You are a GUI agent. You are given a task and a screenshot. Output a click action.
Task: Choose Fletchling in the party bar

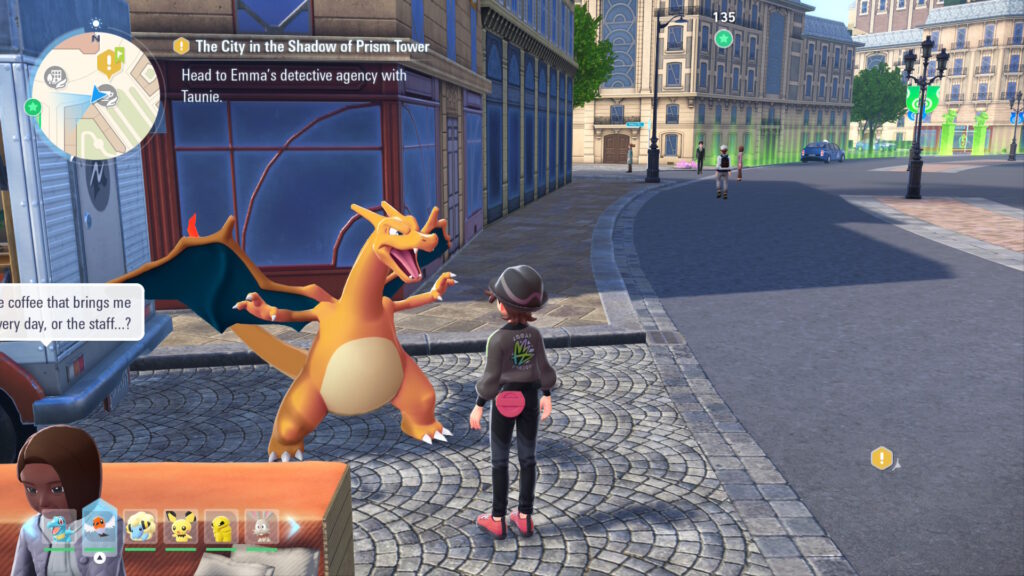pos(100,523)
